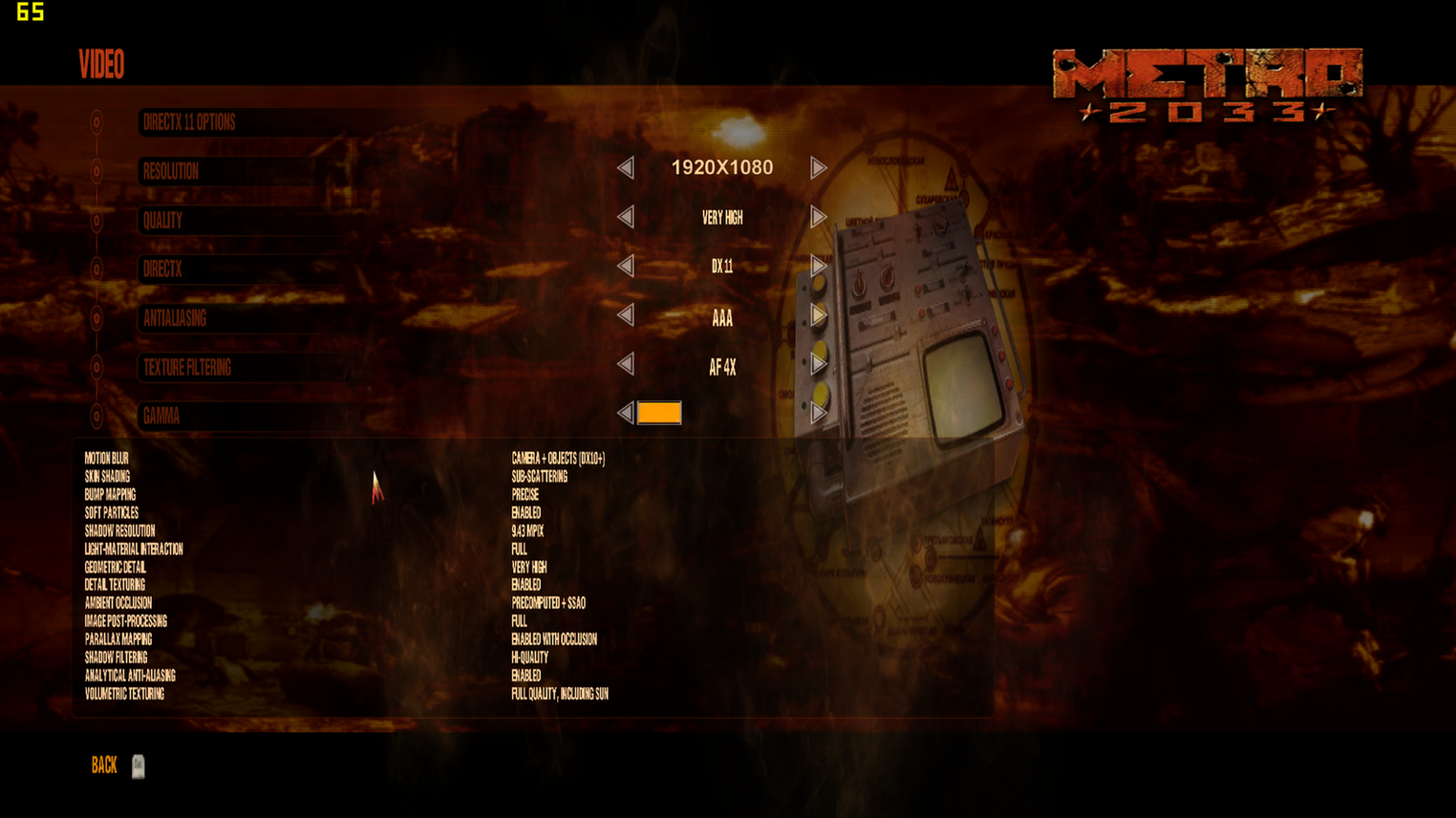Click the circle icon next to Quality
This screenshot has width=1456, height=818.
pyautogui.click(x=95, y=221)
